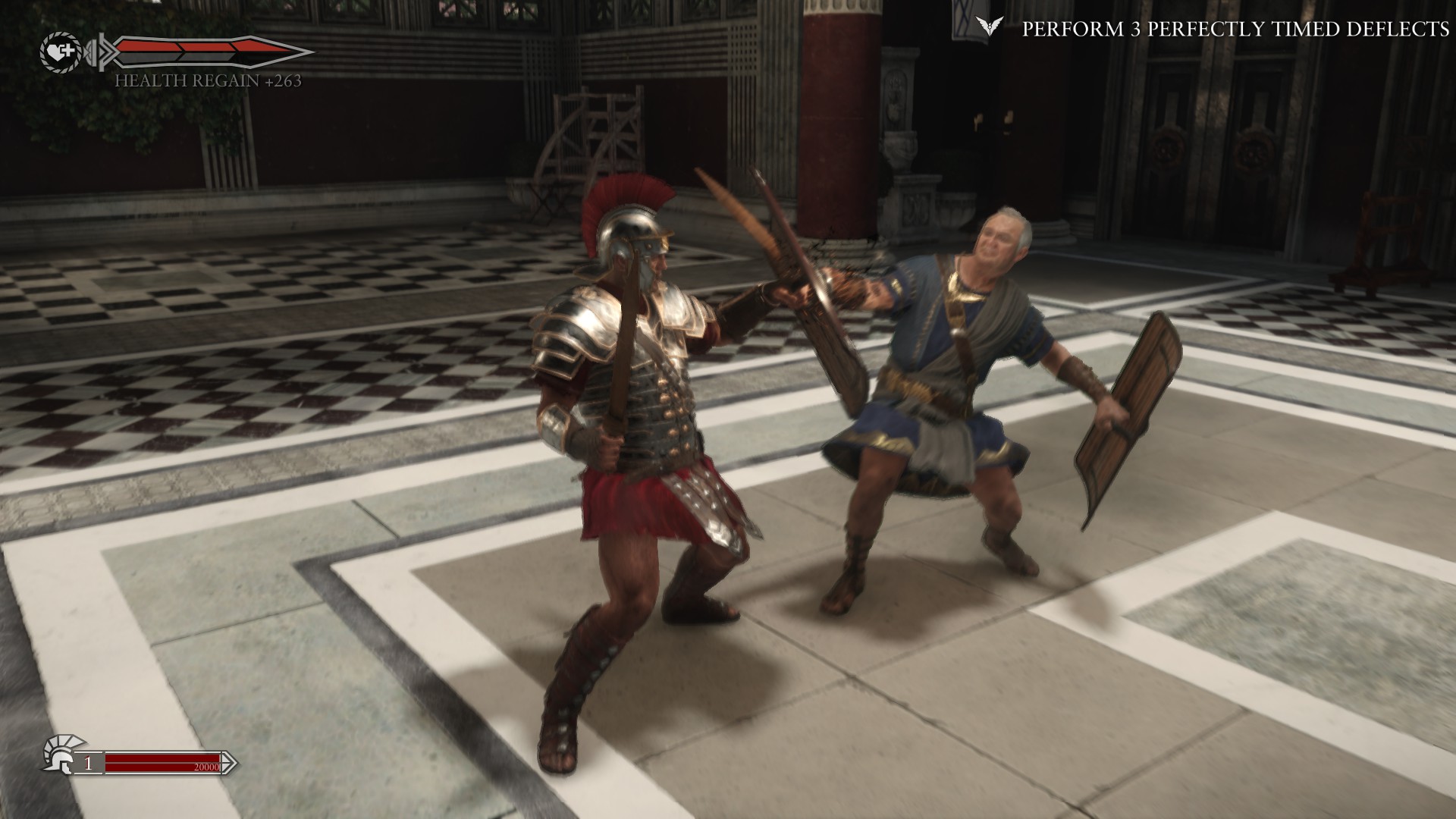
Task: Click the centurion helmet level icon
Action: point(59,753)
